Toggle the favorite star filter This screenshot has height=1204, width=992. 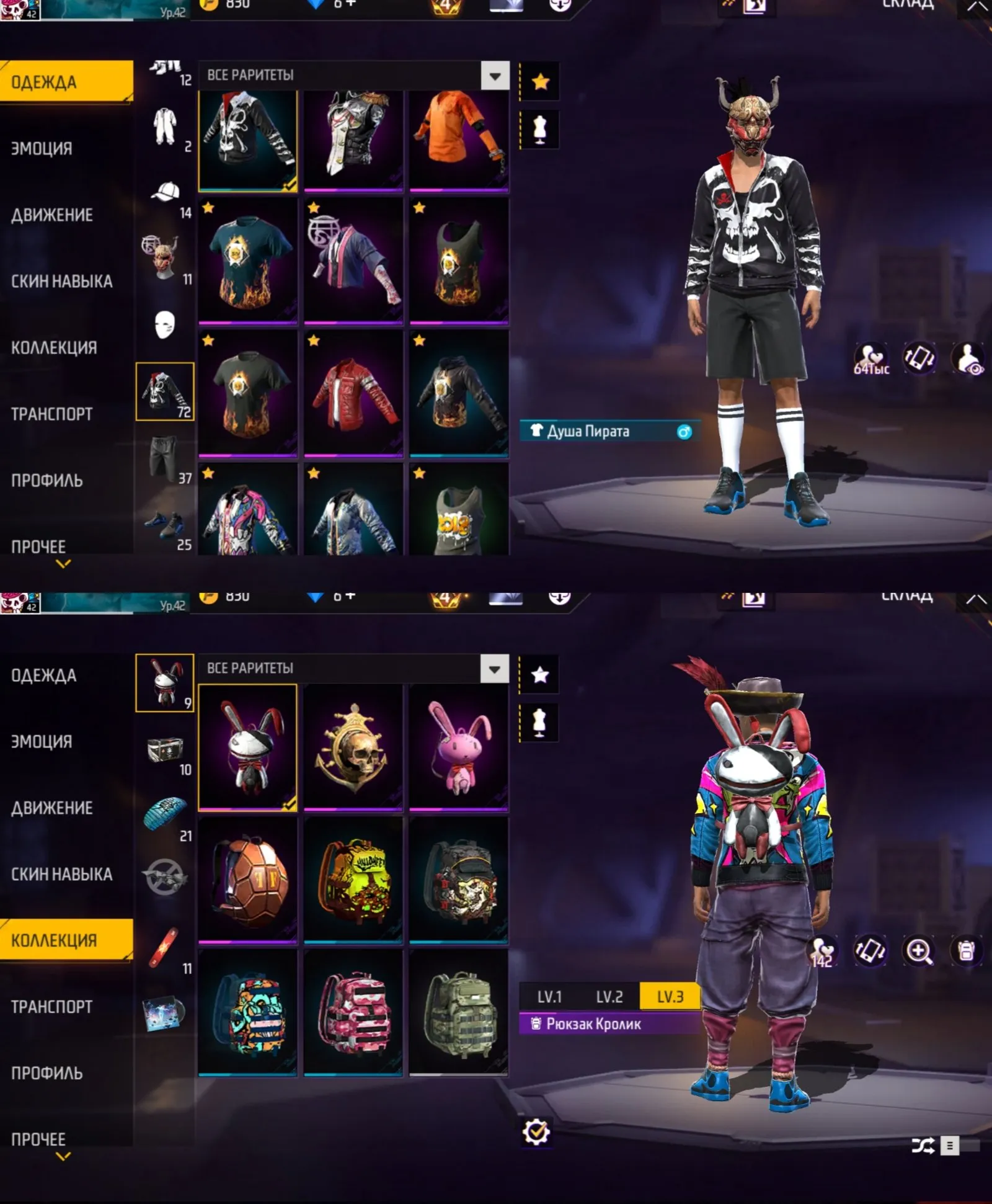pos(541,81)
